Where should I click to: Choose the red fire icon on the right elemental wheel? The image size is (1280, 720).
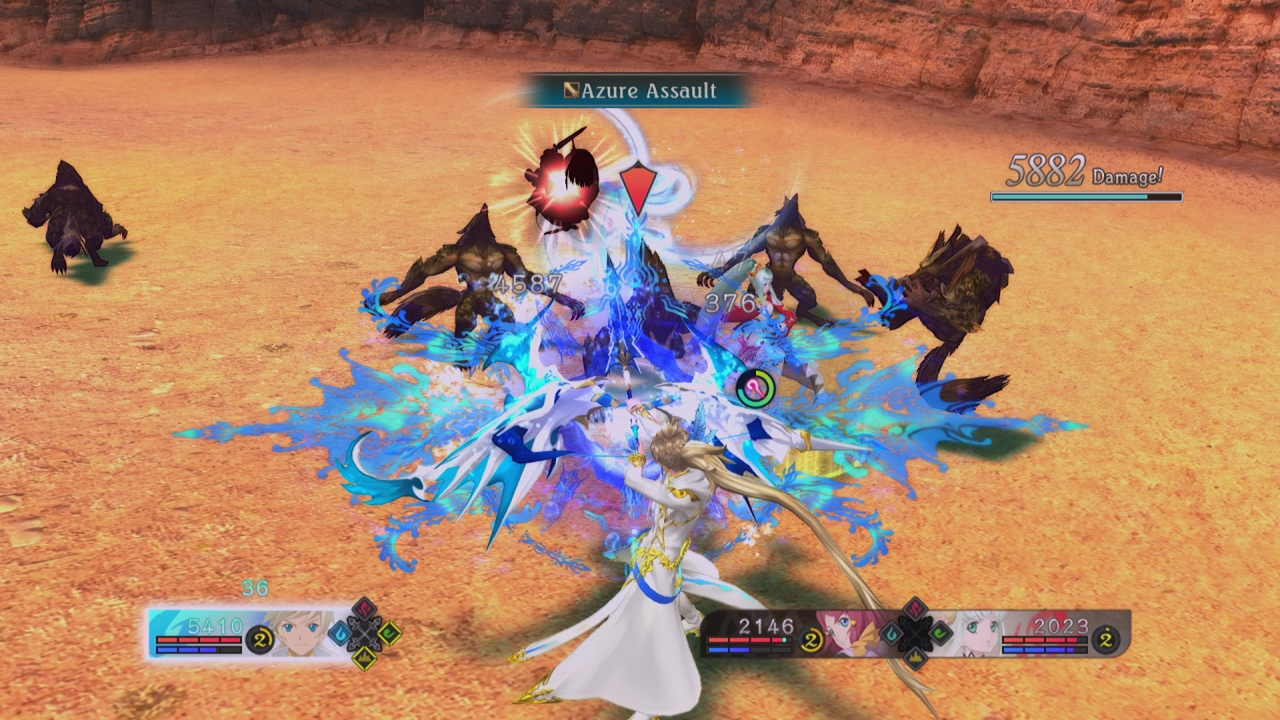[x=915, y=609]
